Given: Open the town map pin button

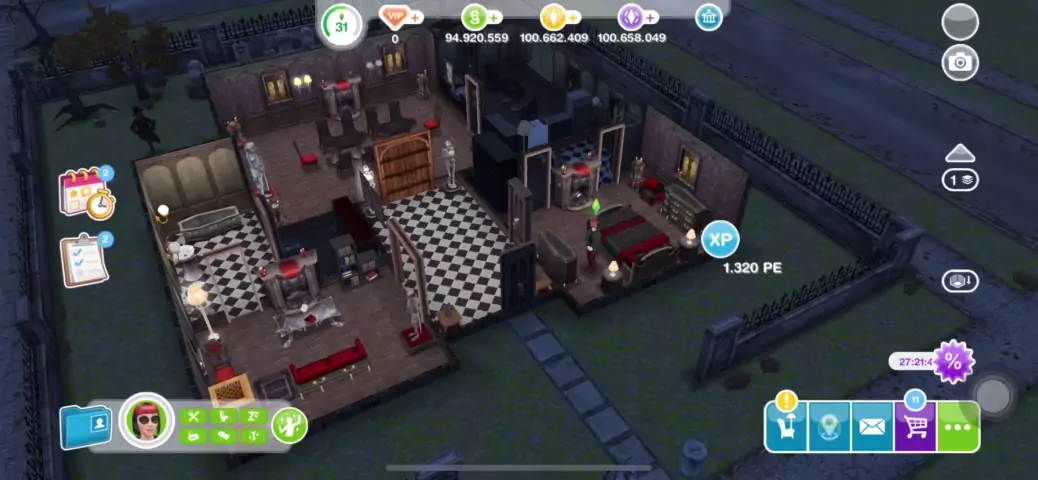Looking at the screenshot, I should (x=829, y=427).
